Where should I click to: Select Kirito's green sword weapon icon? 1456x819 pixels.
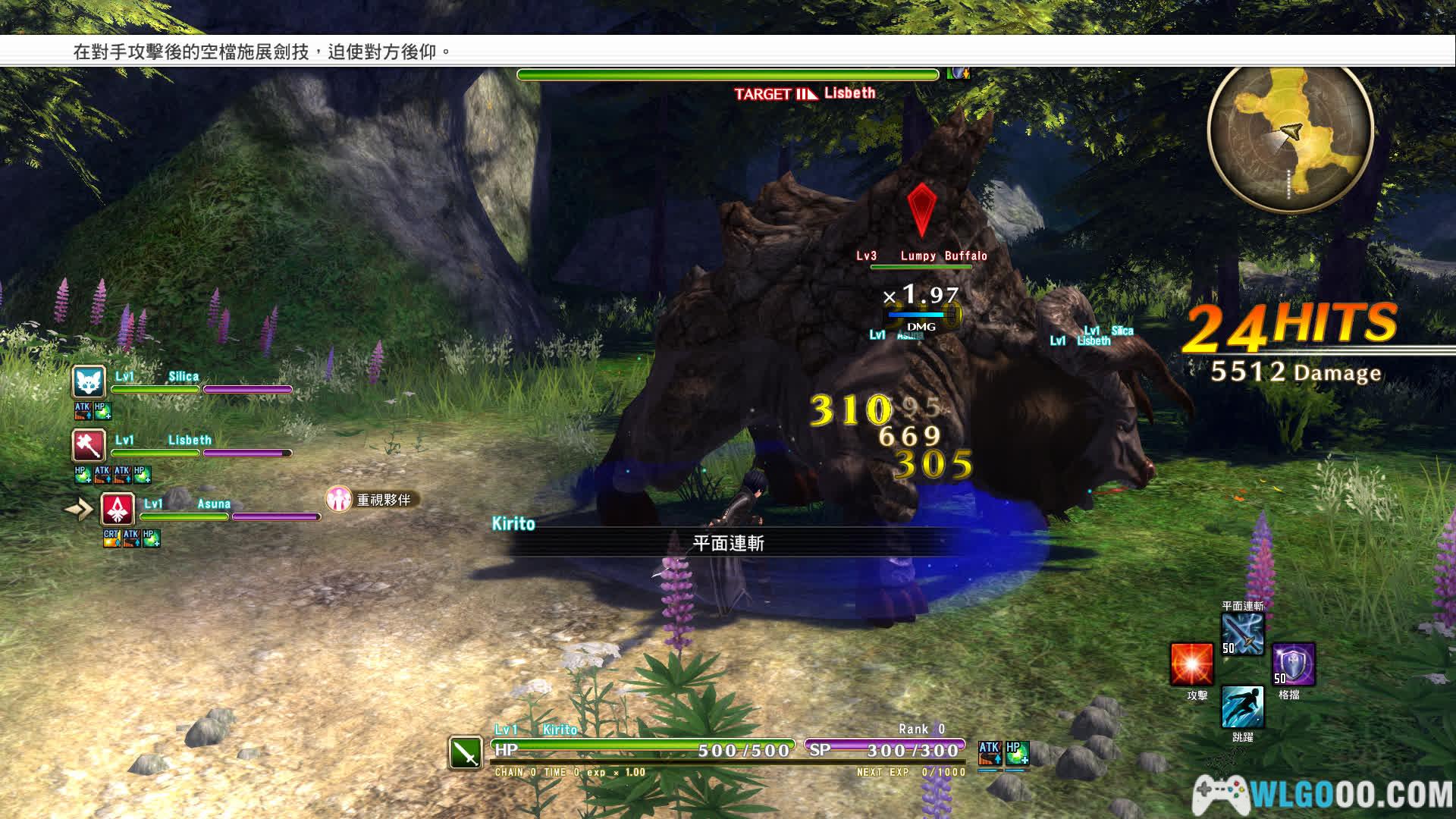[x=466, y=753]
